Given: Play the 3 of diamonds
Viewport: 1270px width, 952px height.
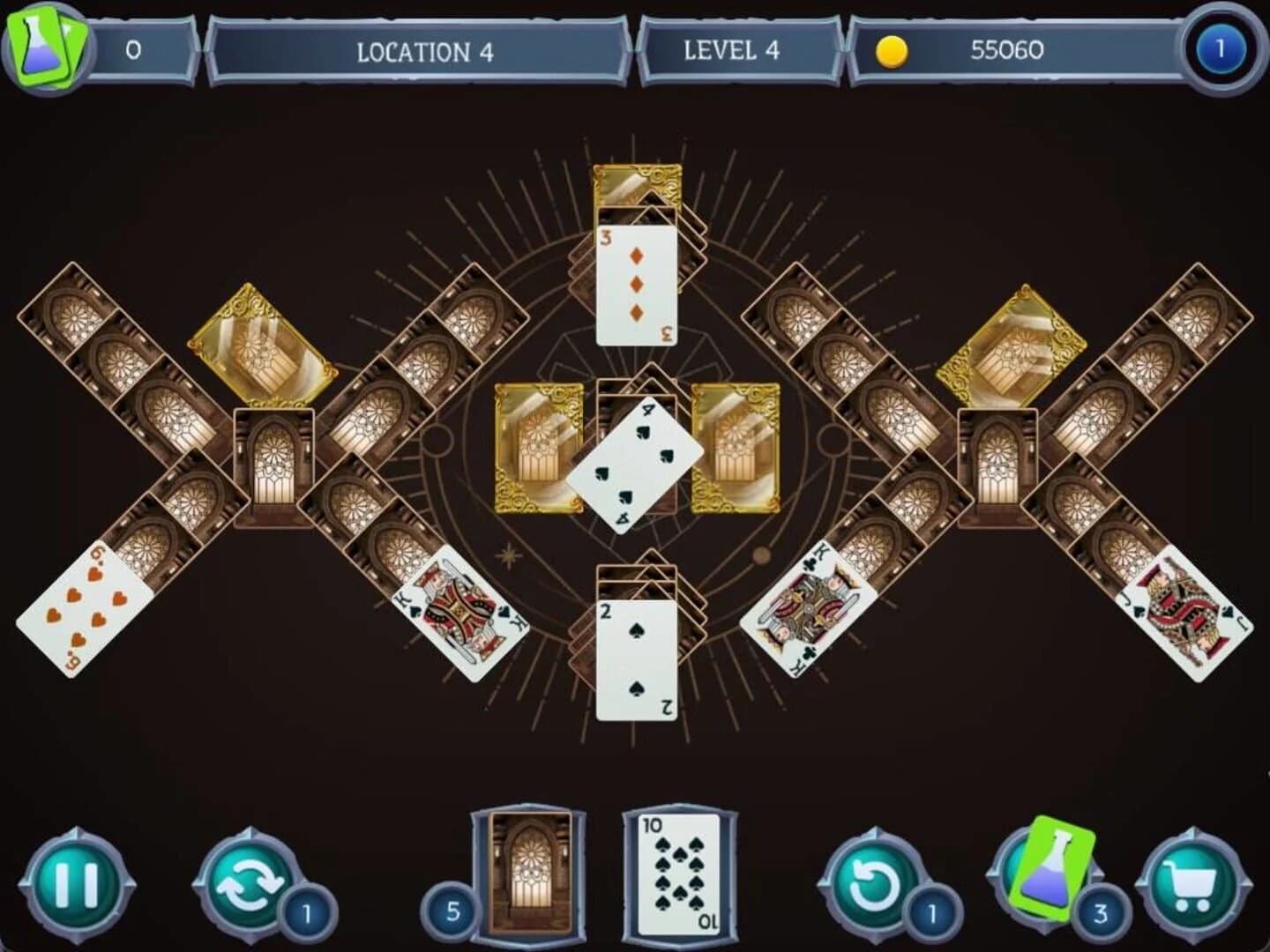Looking at the screenshot, I should 637,286.
